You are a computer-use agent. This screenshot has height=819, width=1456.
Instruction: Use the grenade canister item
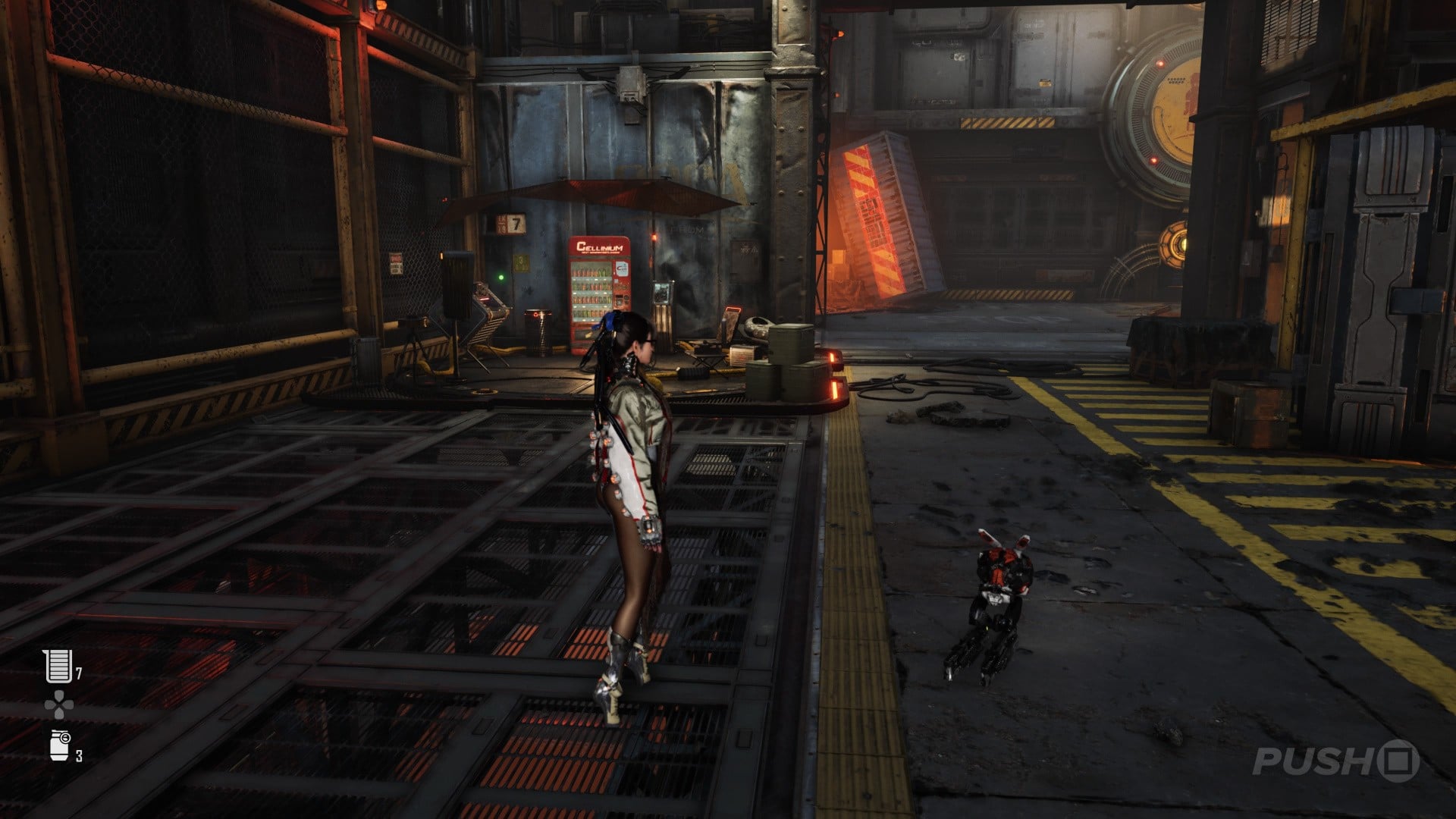tap(60, 745)
